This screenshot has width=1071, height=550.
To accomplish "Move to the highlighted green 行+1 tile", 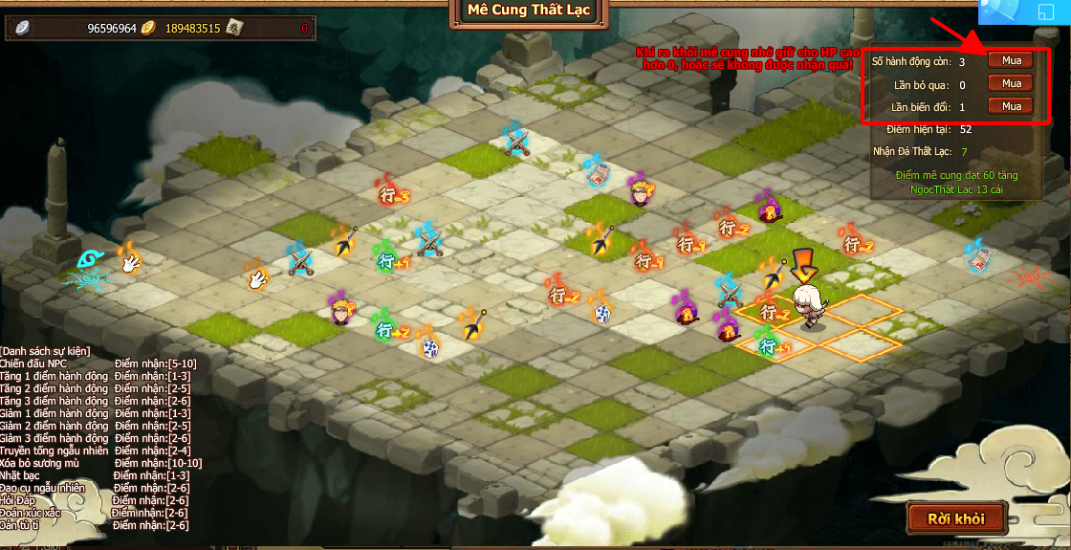I will click(x=770, y=346).
